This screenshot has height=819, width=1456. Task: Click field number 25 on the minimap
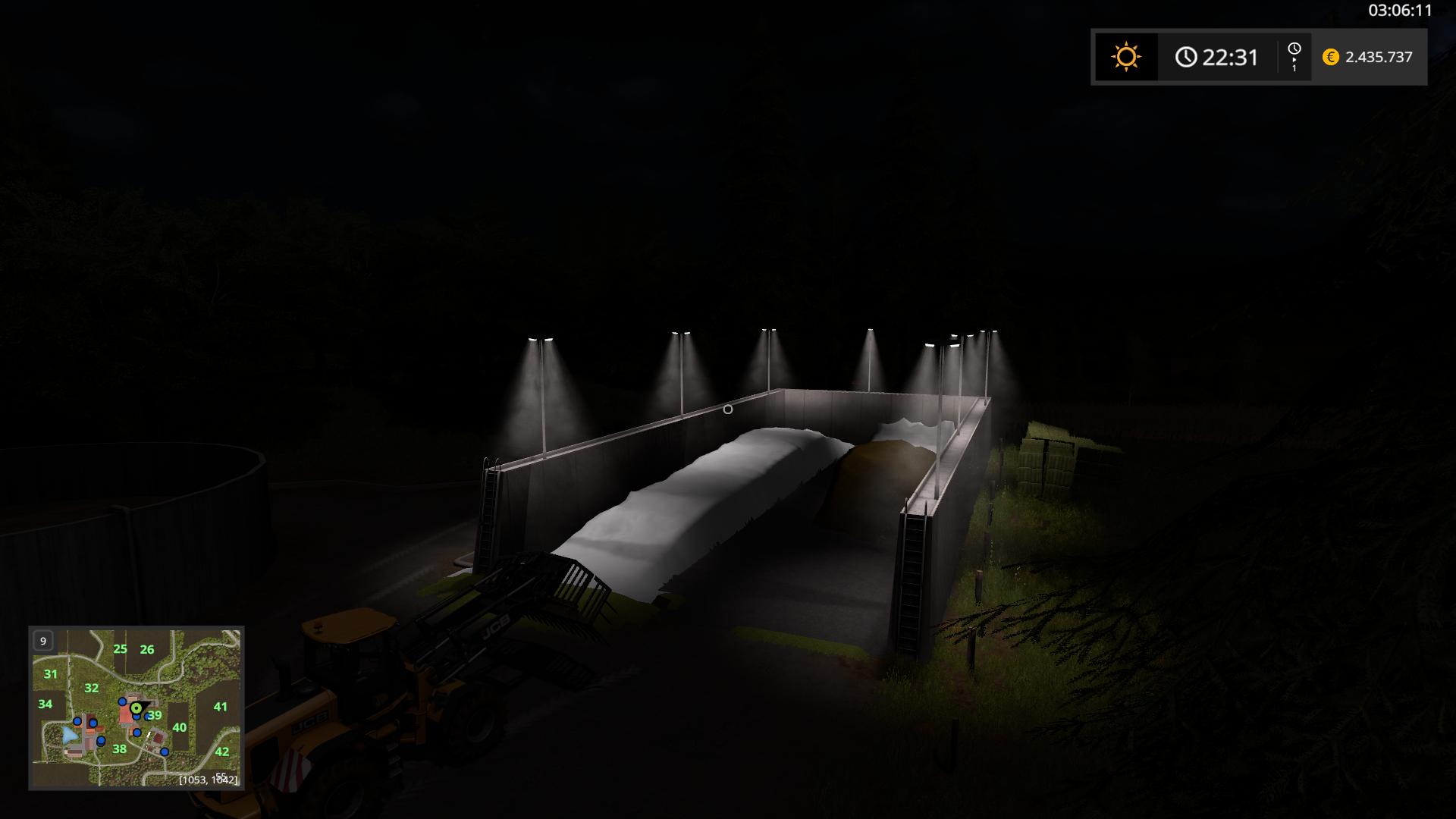pos(120,649)
